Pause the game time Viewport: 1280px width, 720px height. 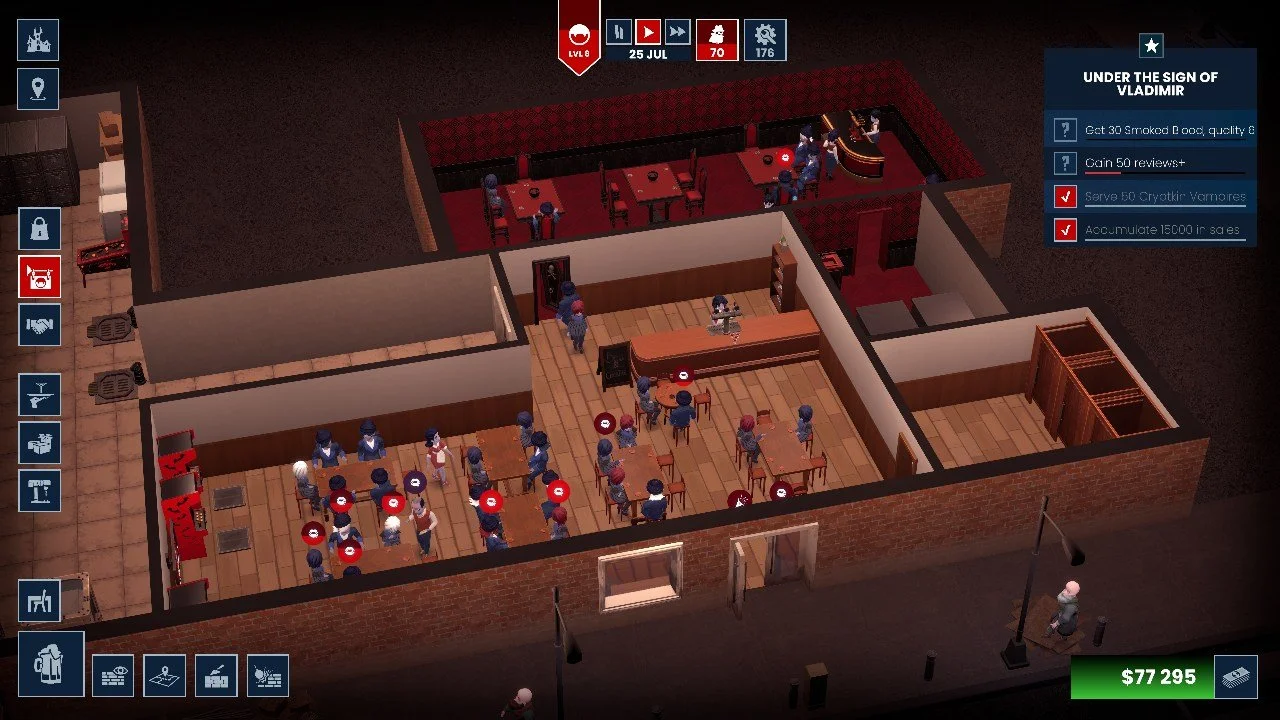(619, 32)
